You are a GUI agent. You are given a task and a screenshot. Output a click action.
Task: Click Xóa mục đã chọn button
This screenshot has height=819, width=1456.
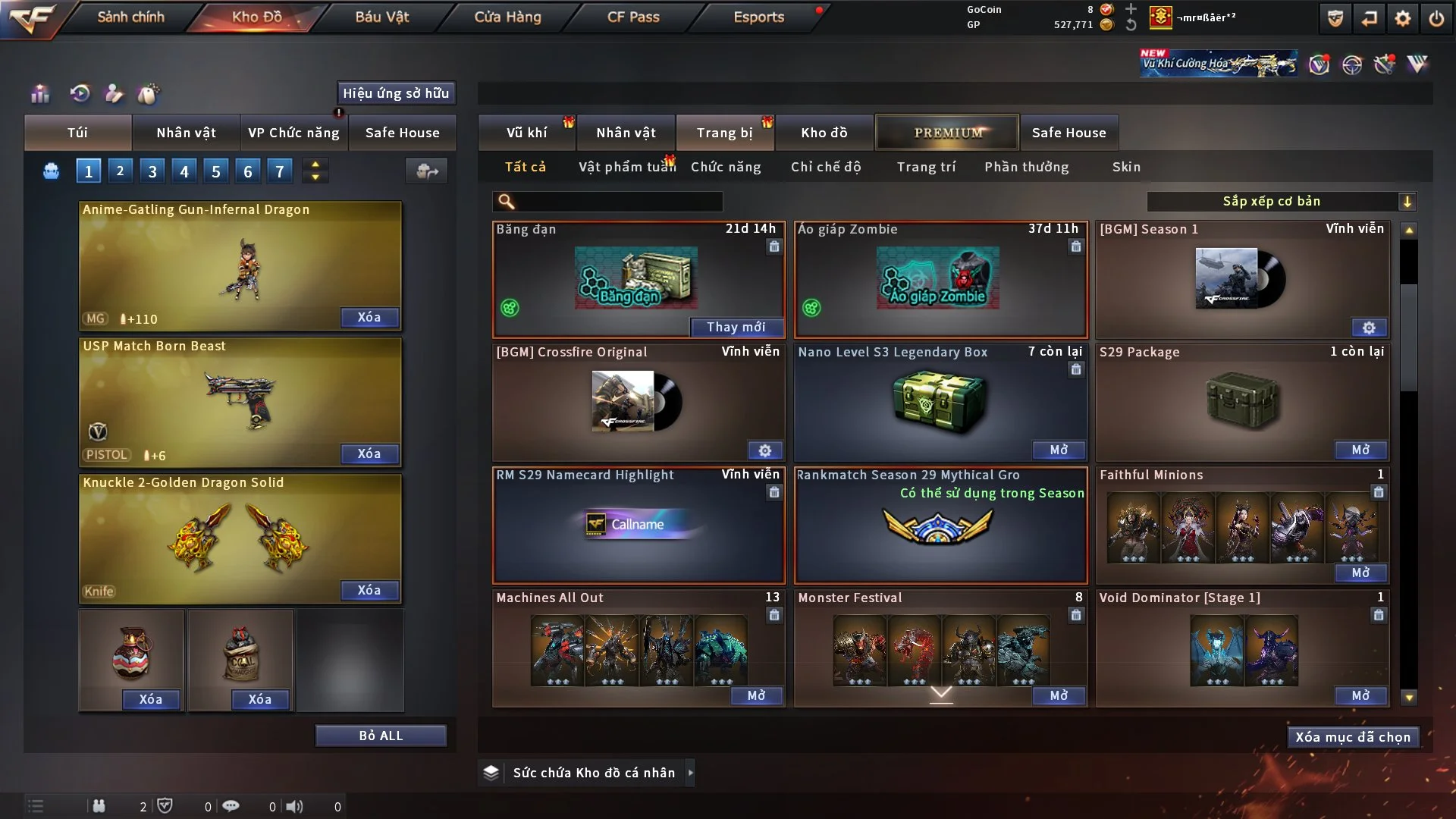[x=1353, y=737]
